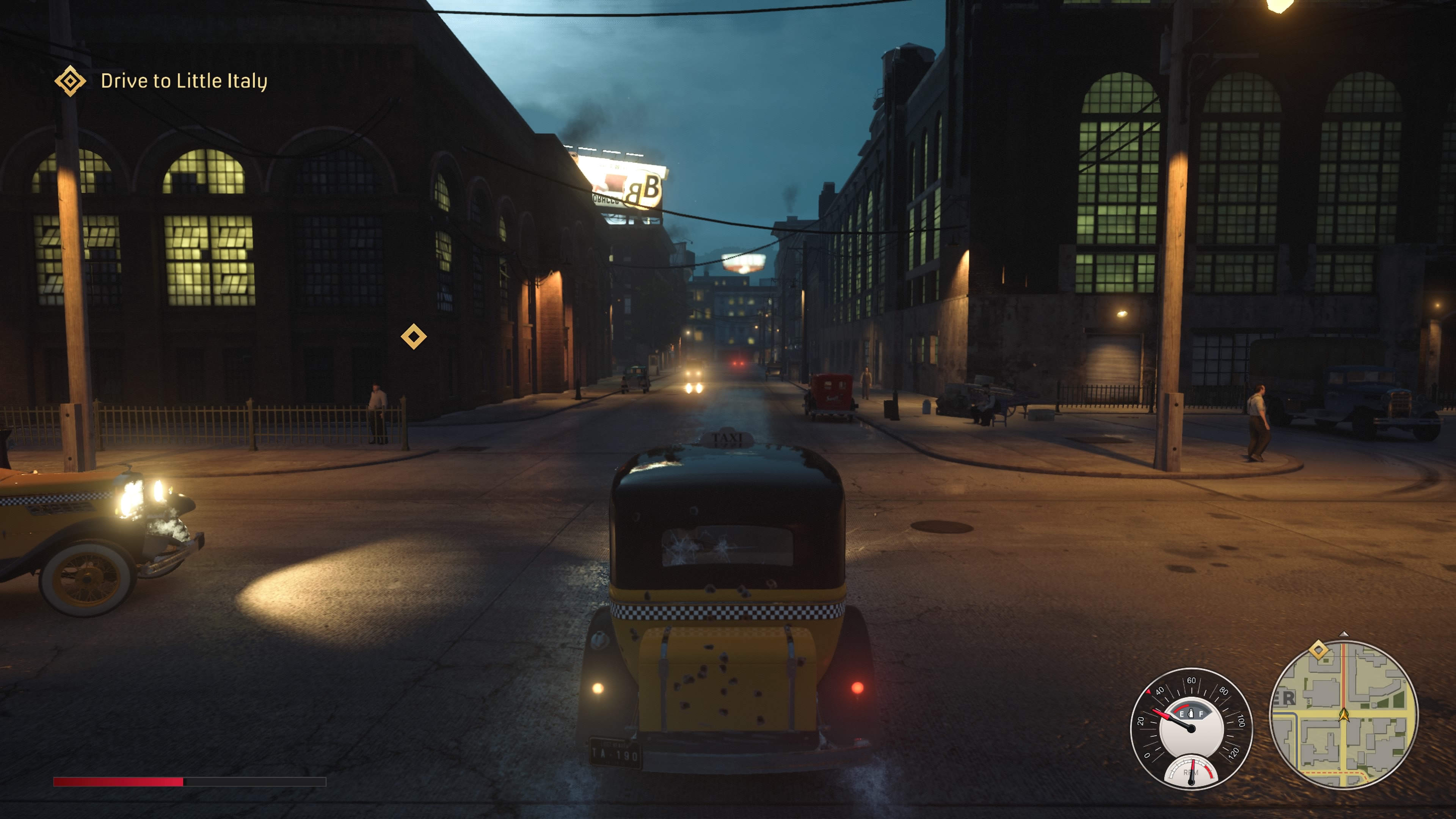This screenshot has width=1456, height=819.
Task: Open the circular minimap
Action: click(x=1343, y=714)
